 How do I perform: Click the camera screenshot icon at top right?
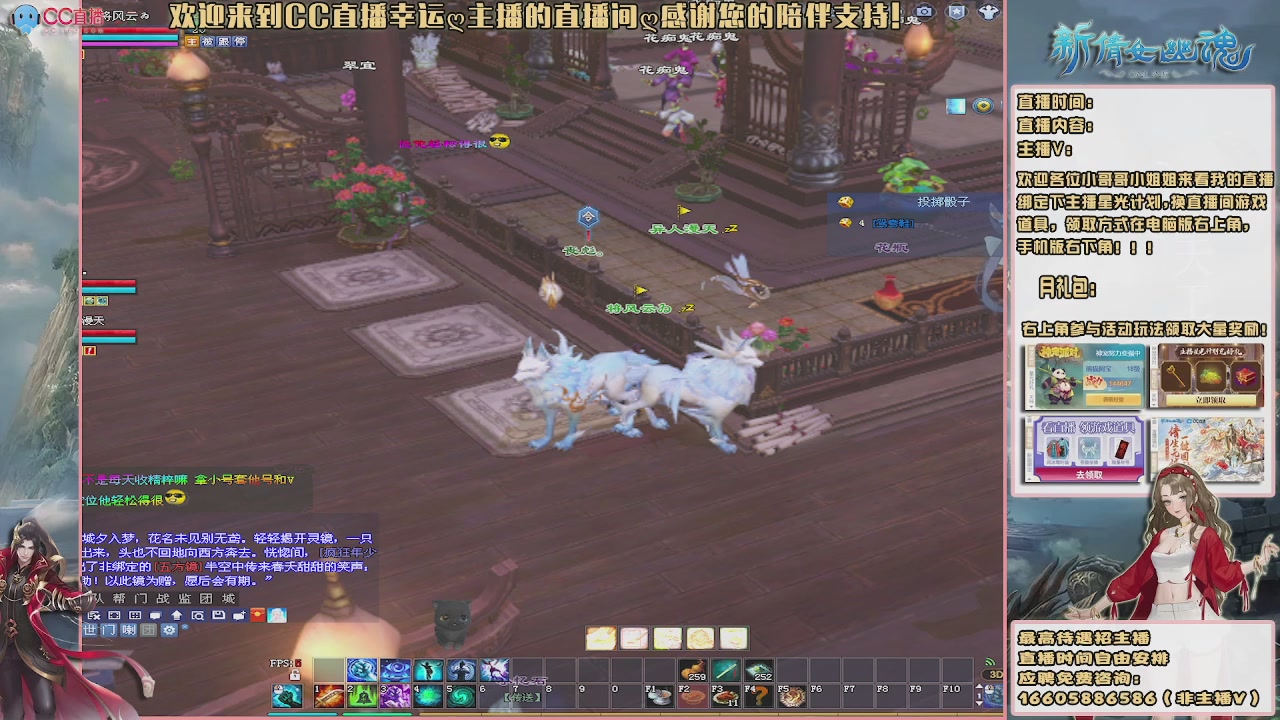pos(925,12)
